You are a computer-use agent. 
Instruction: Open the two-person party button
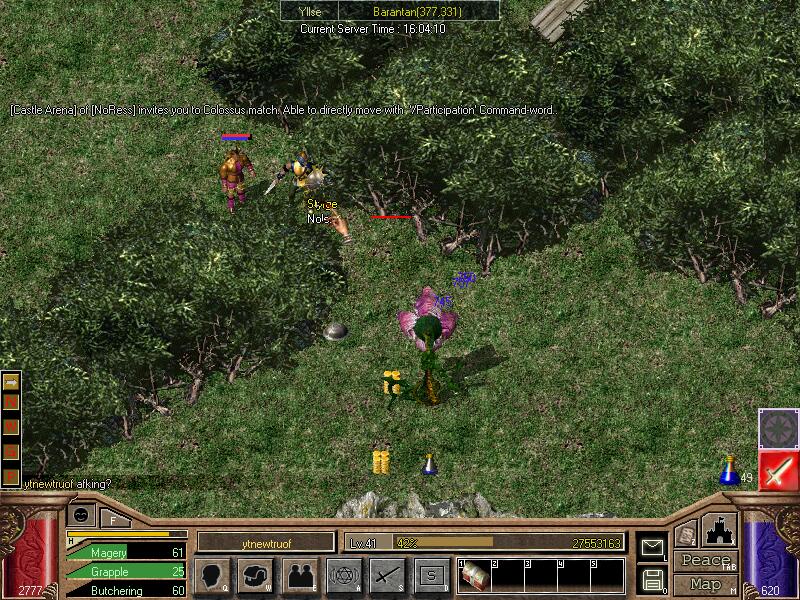(300, 576)
